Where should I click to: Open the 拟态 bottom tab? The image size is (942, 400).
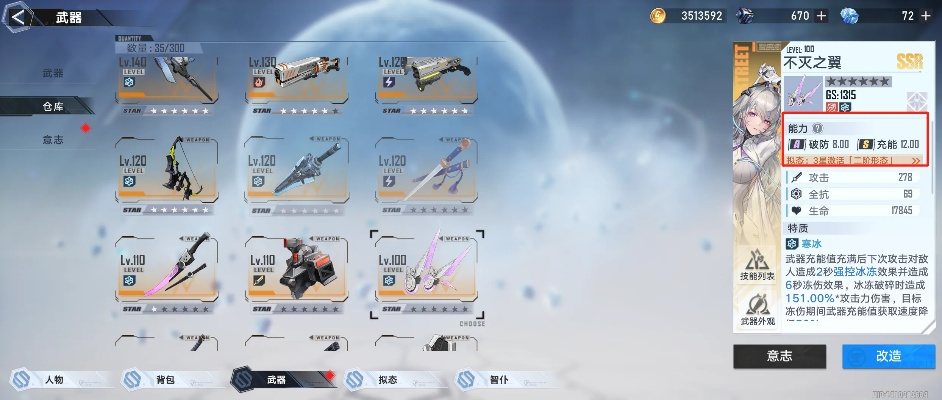(386, 380)
